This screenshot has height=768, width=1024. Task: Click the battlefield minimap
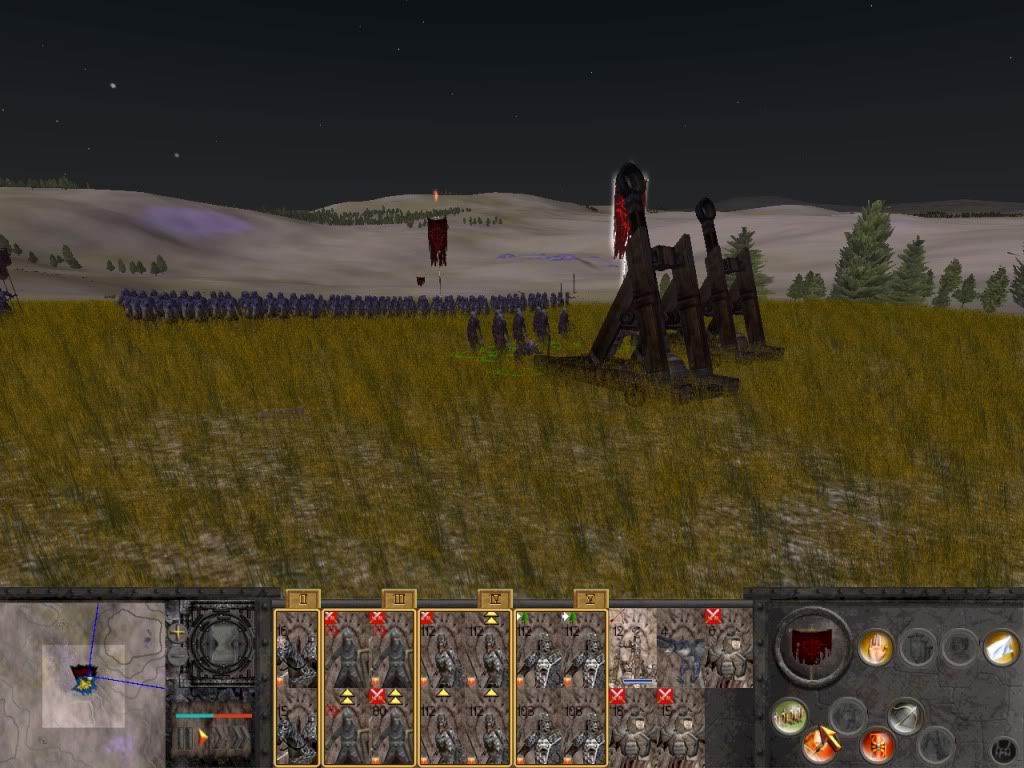[82, 681]
